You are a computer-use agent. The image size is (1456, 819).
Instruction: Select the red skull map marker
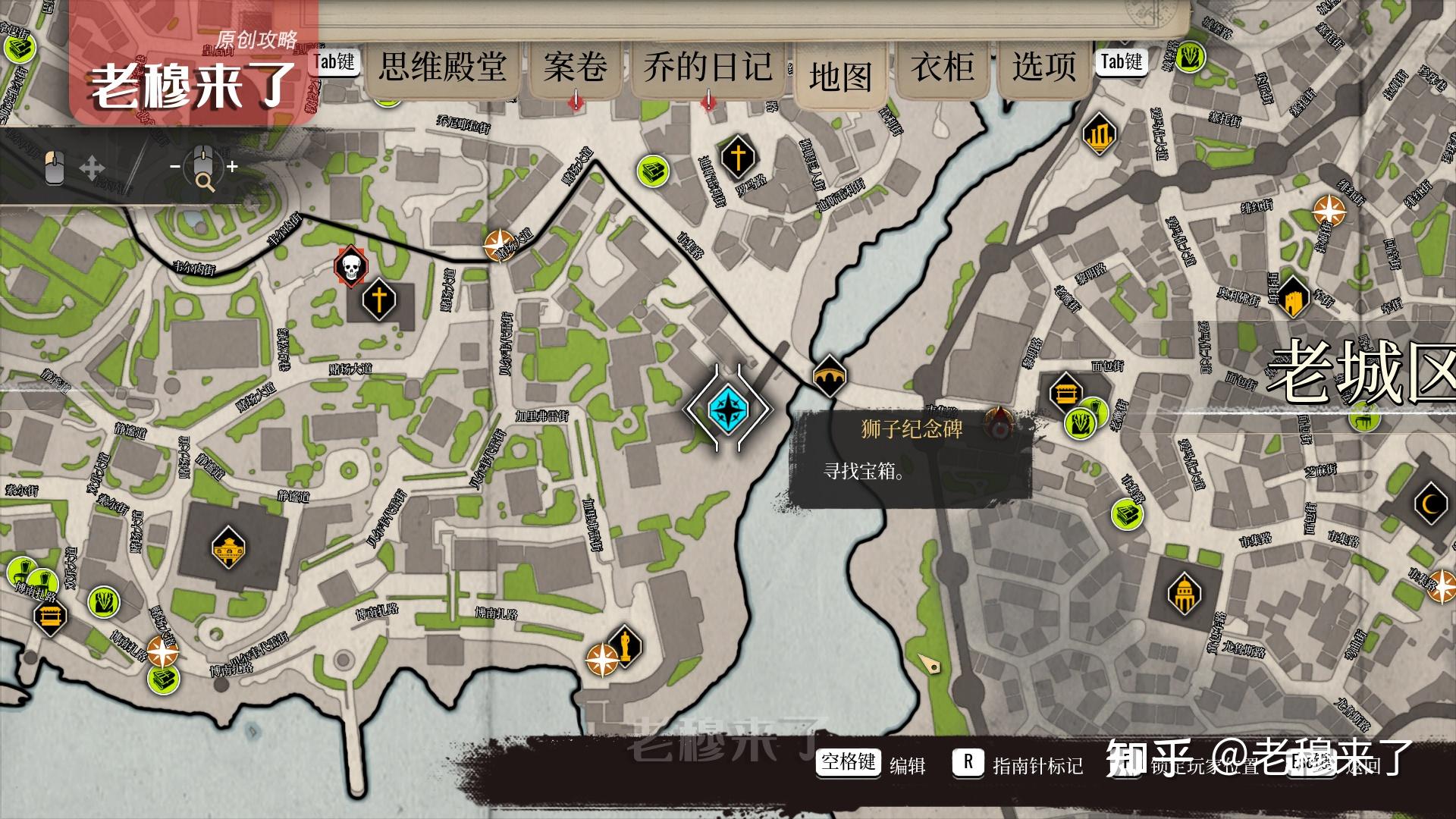pos(350,267)
